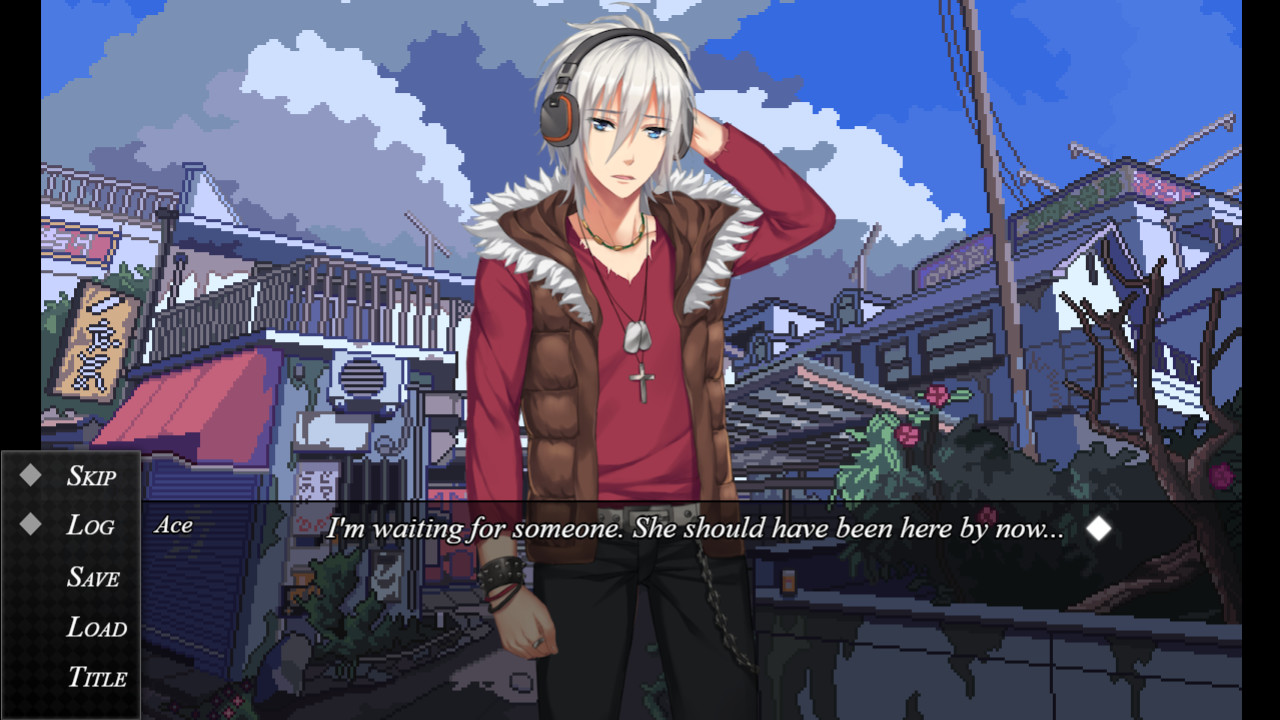Screen dimensions: 1280x720
Task: Click the Ace name label
Action: [x=175, y=525]
